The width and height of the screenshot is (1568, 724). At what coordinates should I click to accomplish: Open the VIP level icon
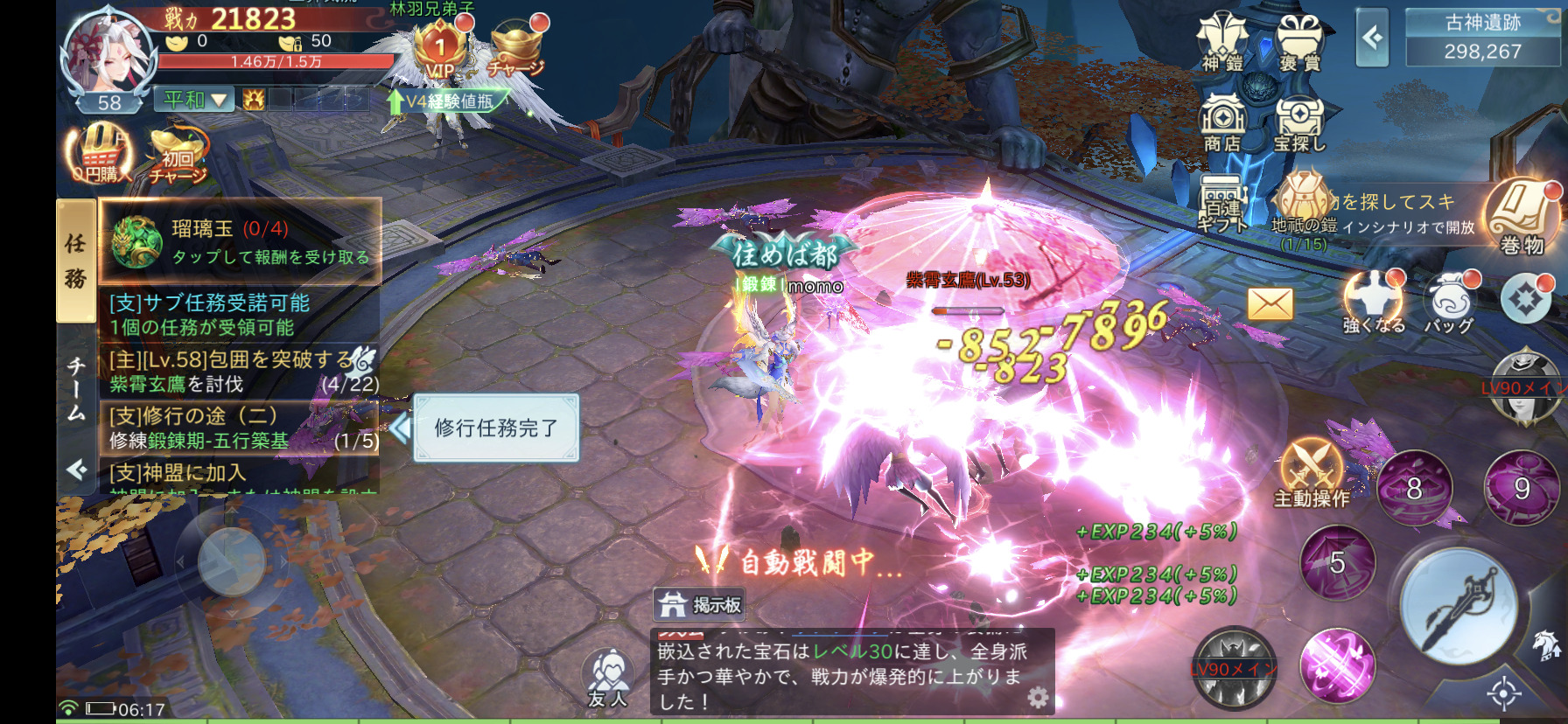440,50
